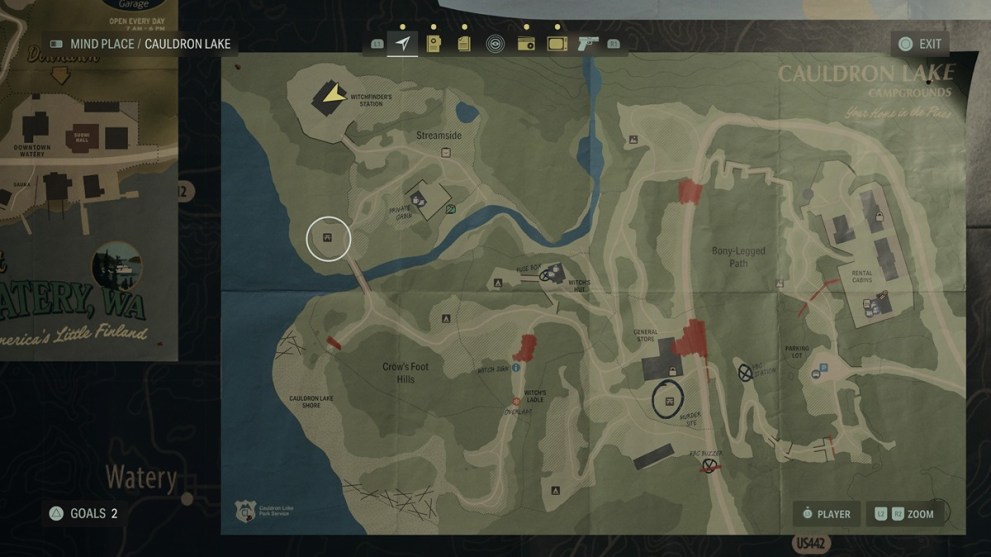This screenshot has height=557, width=991.
Task: Click the Witch Sign info marker
Action: coord(516,368)
